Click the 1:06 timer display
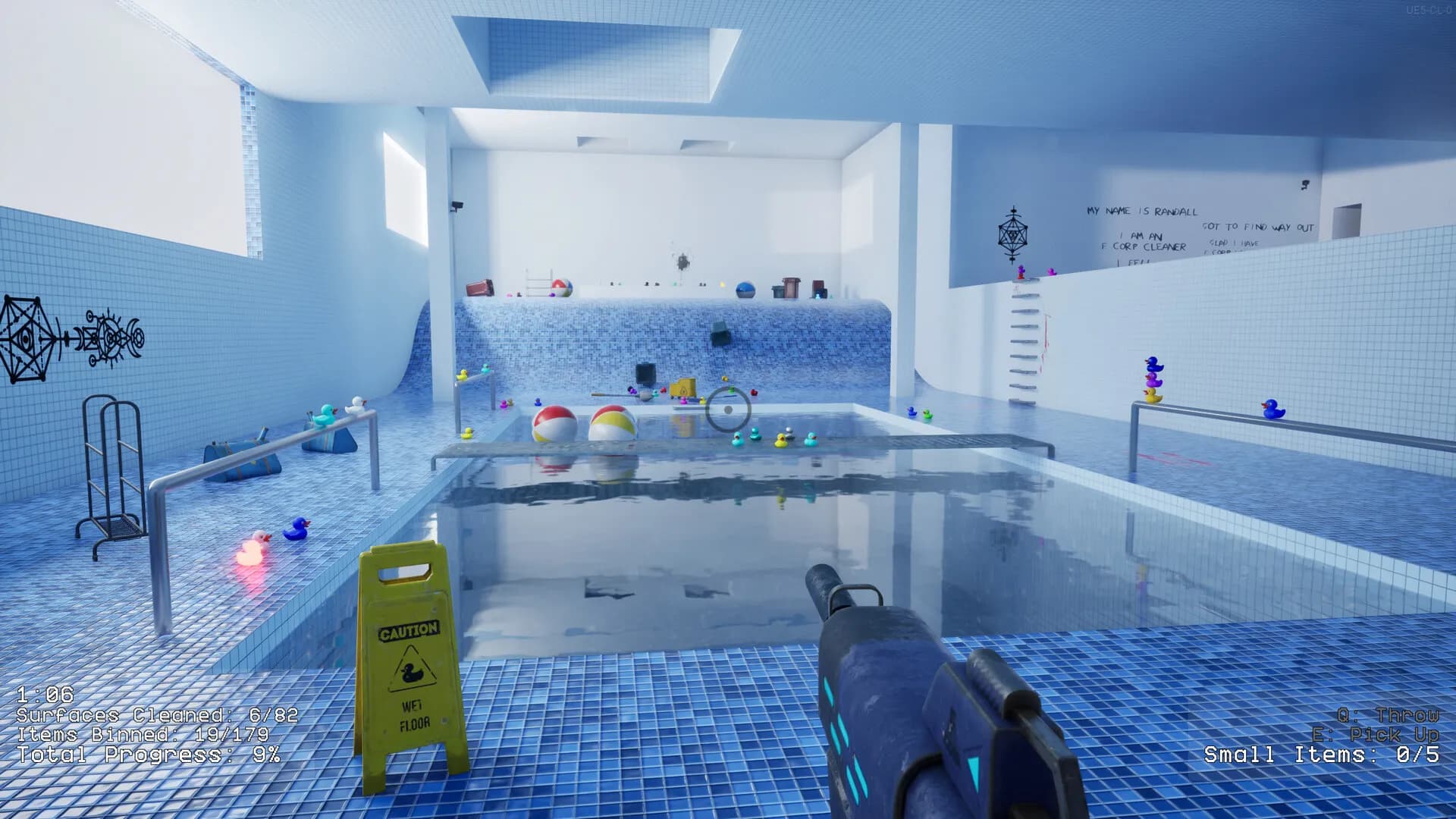The image size is (1456, 819). pyautogui.click(x=45, y=692)
